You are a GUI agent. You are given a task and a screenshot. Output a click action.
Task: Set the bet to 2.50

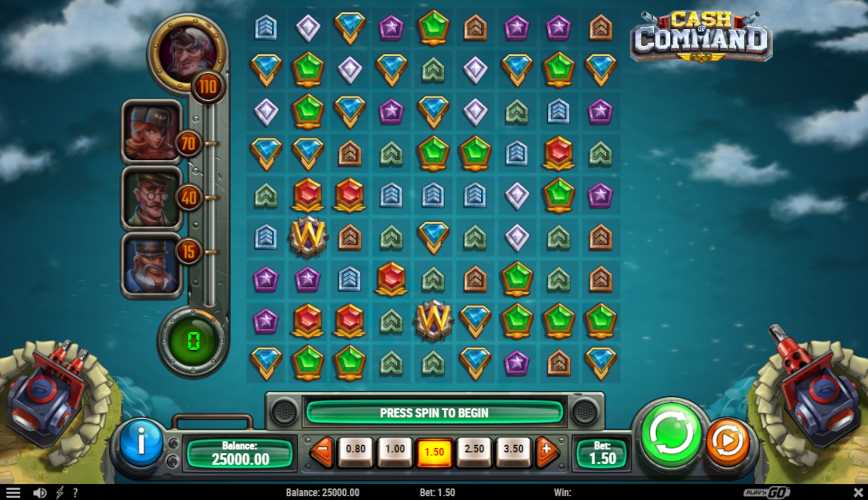click(474, 451)
